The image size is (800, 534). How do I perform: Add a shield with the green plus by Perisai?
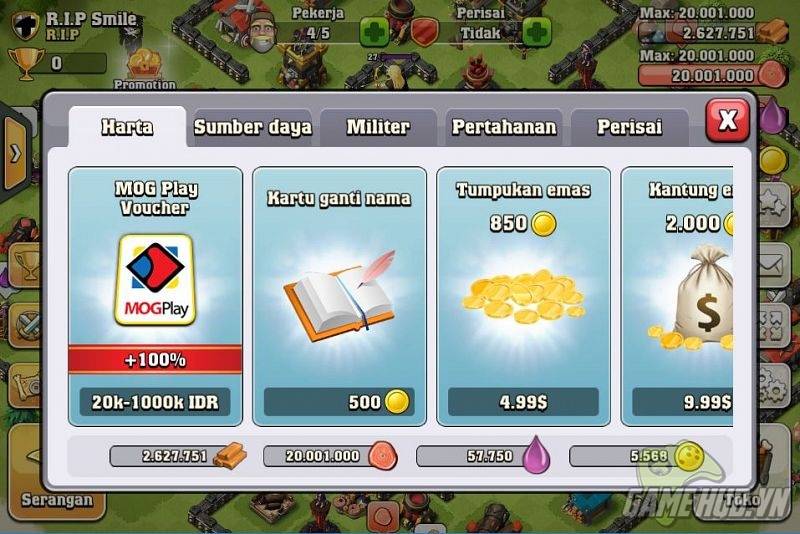536,32
